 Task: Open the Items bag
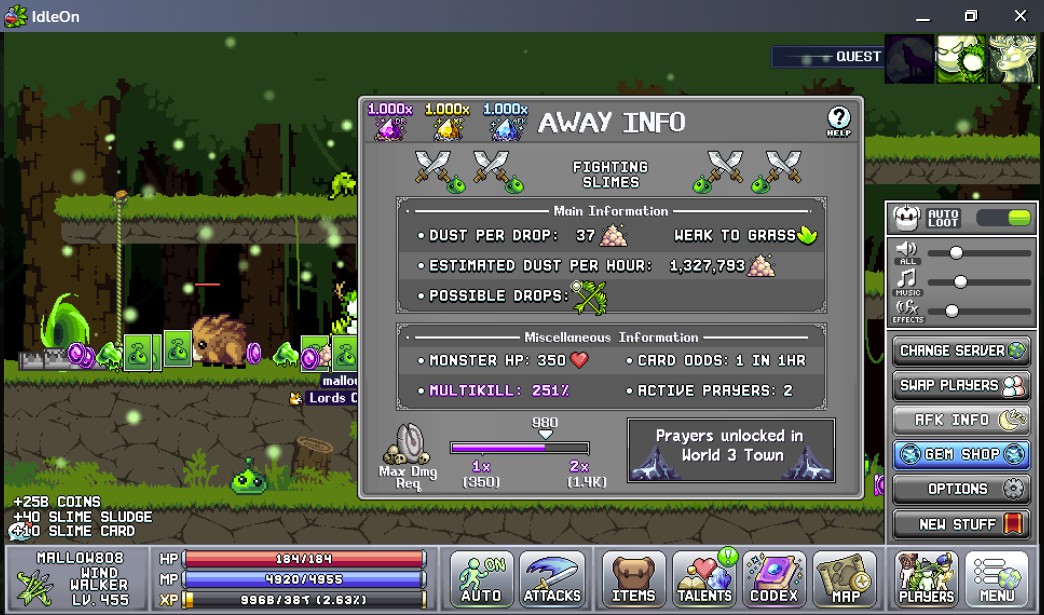633,579
